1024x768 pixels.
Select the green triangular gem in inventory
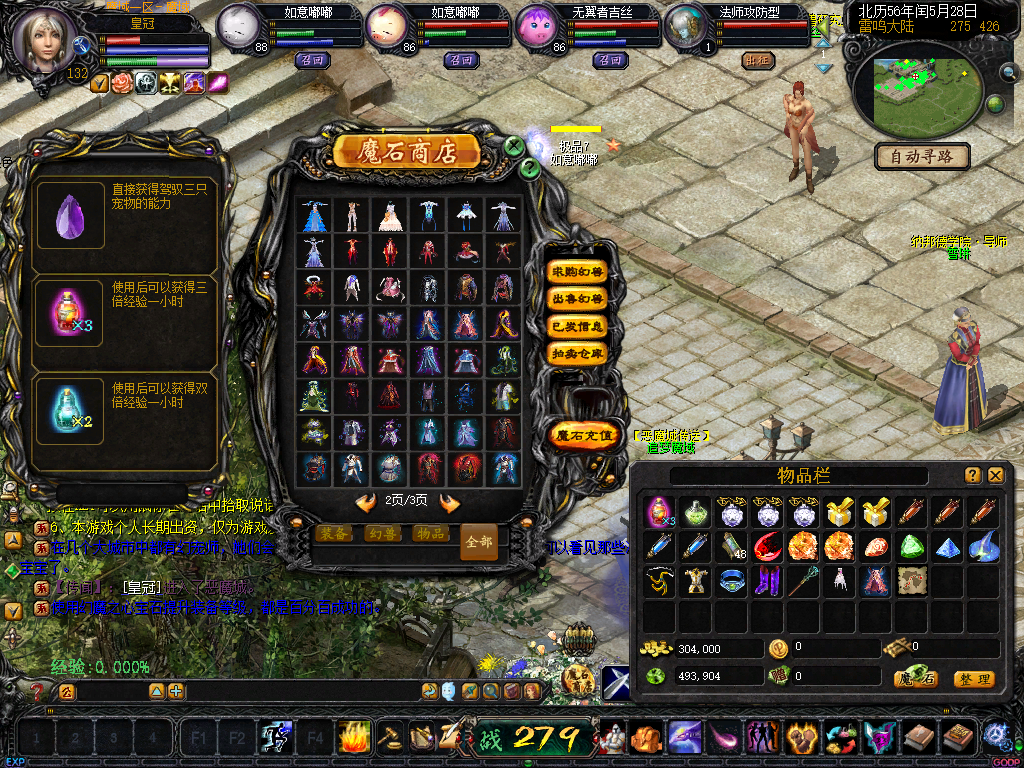coord(911,546)
